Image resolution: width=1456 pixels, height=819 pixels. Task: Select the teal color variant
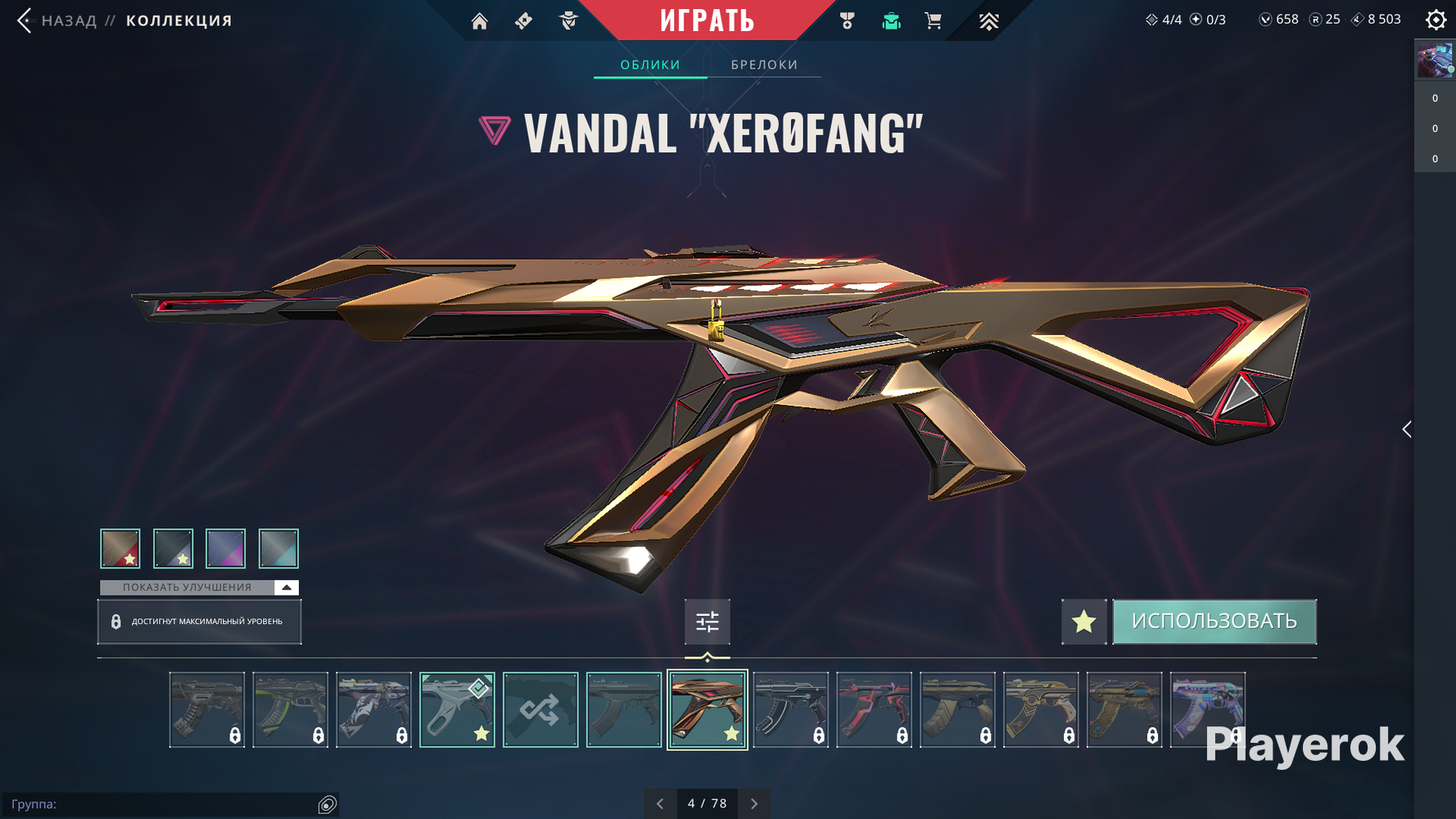pyautogui.click(x=278, y=548)
